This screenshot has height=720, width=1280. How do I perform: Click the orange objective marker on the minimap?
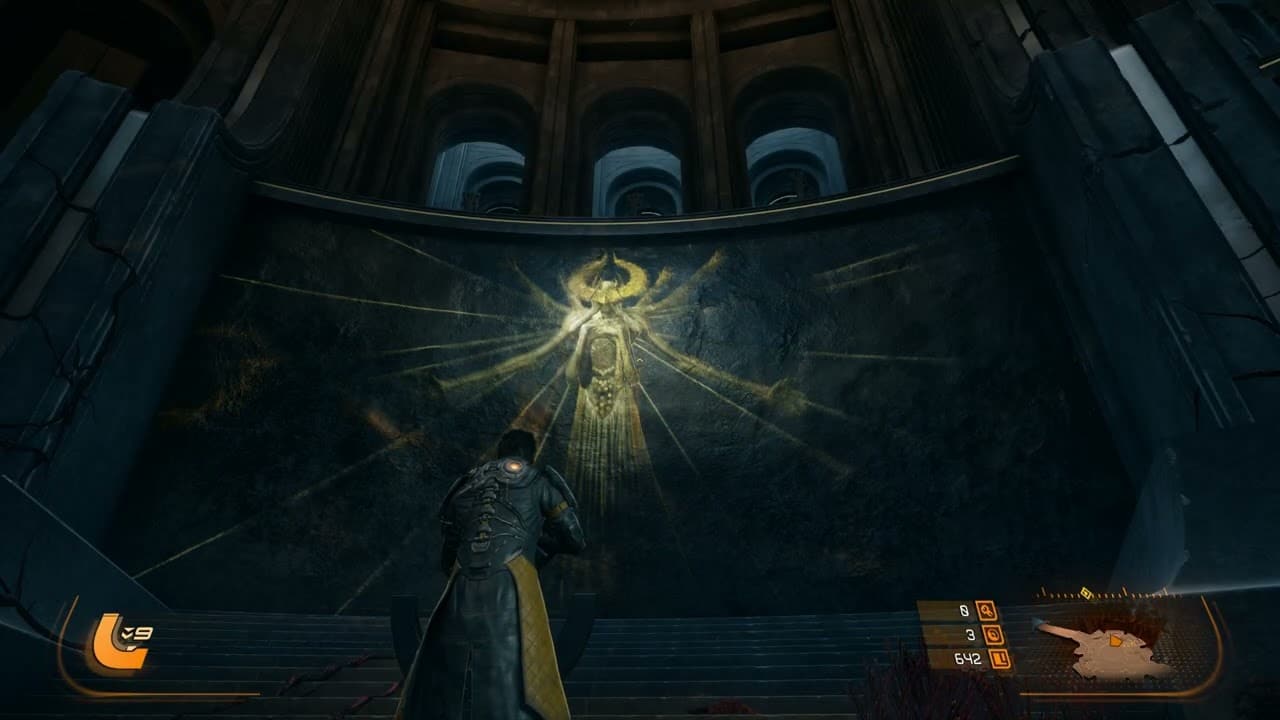coord(1115,641)
